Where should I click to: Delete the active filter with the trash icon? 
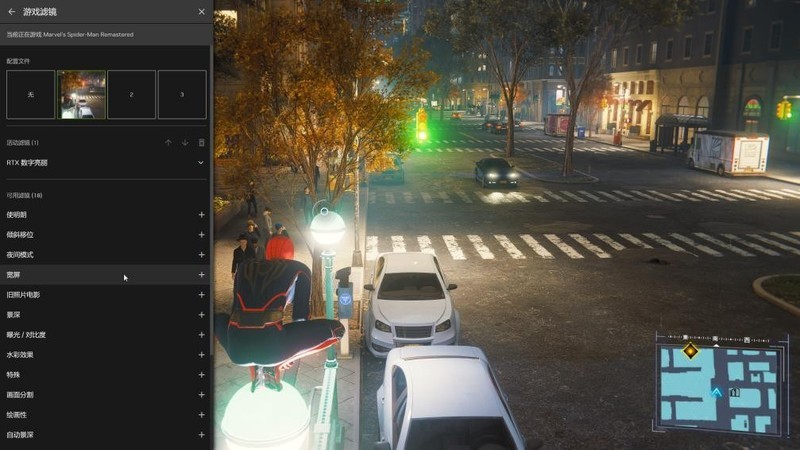pos(201,143)
